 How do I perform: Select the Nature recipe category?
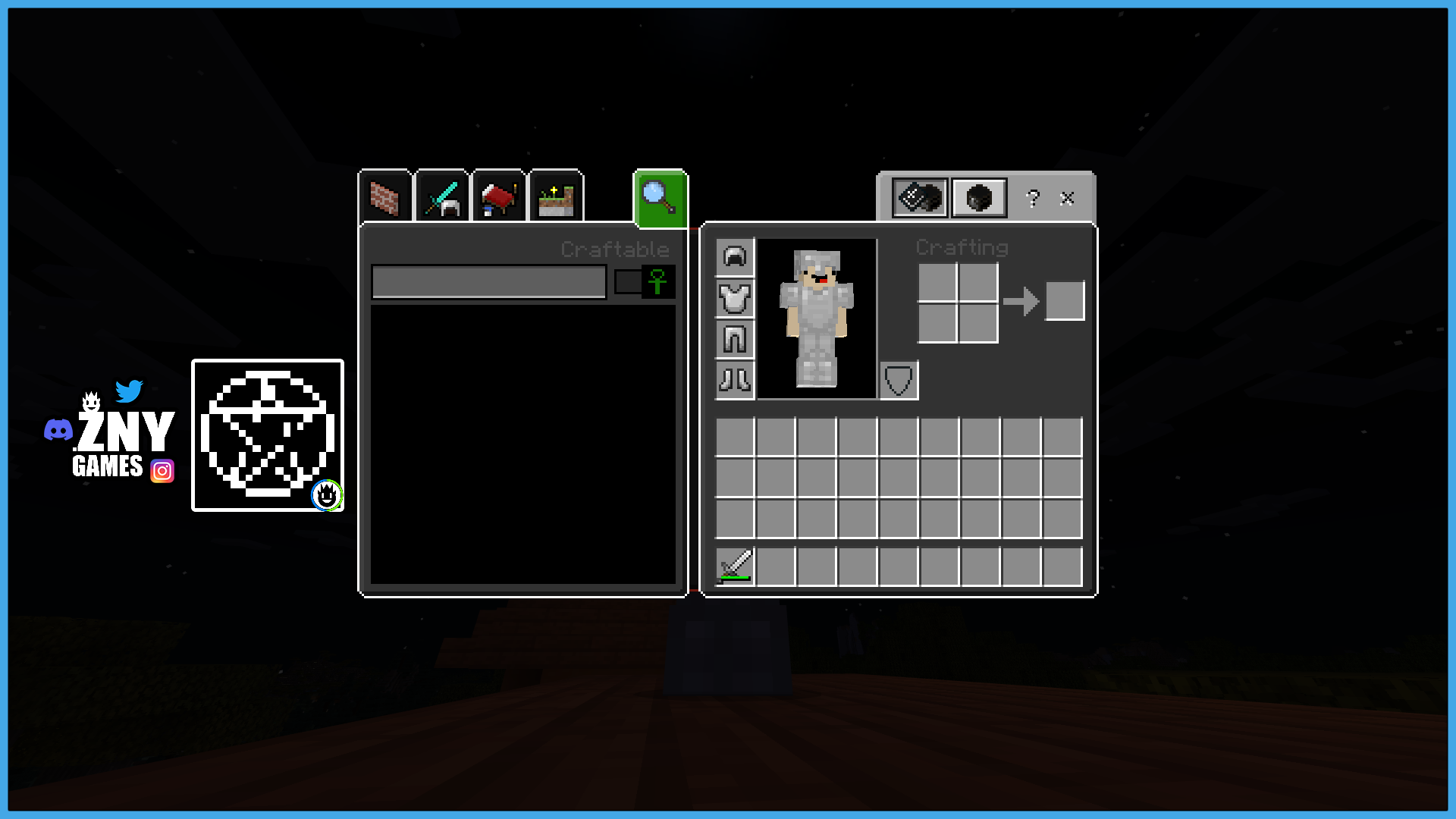556,198
